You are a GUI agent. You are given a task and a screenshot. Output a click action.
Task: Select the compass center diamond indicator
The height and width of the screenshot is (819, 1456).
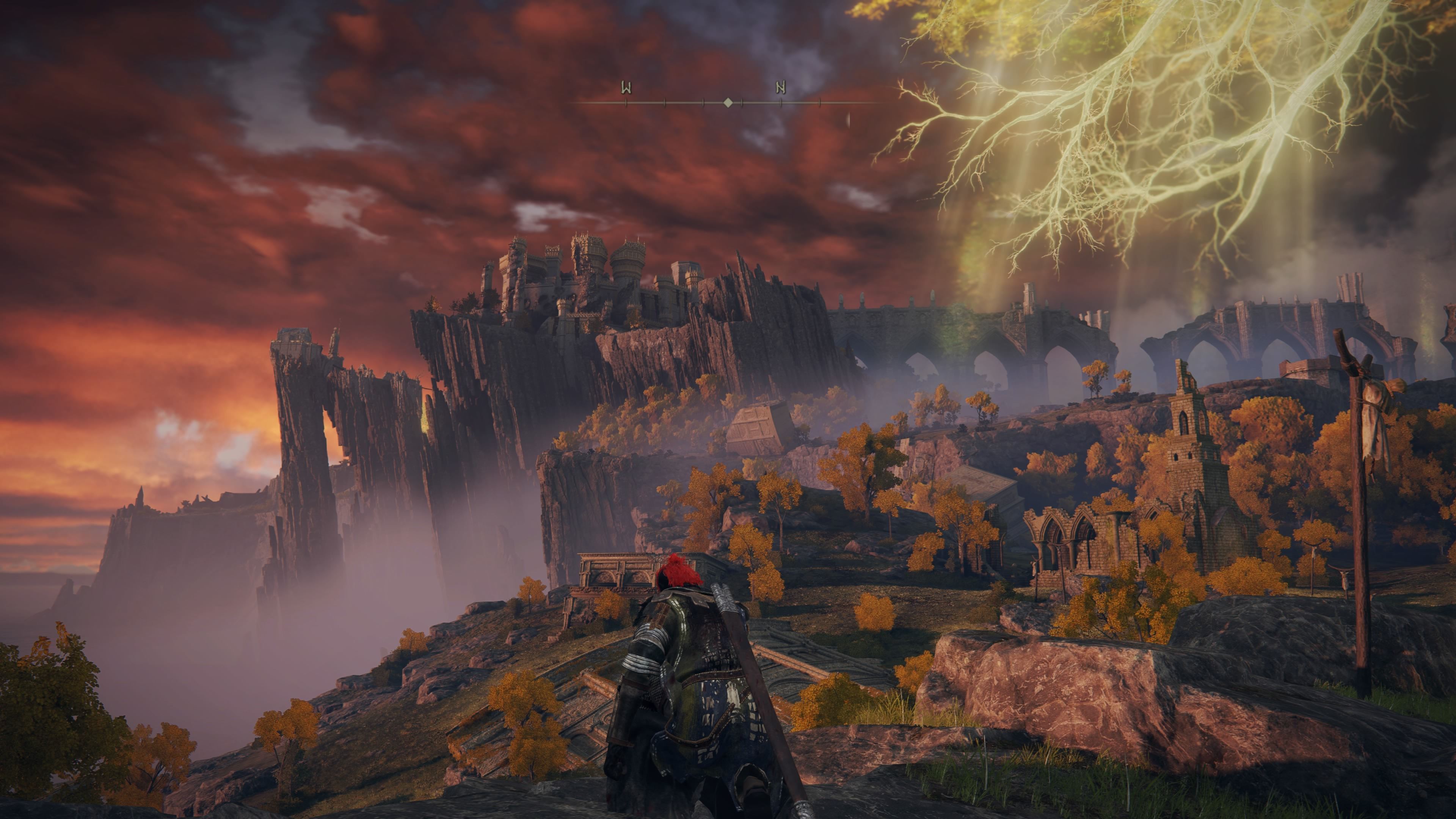728,103
